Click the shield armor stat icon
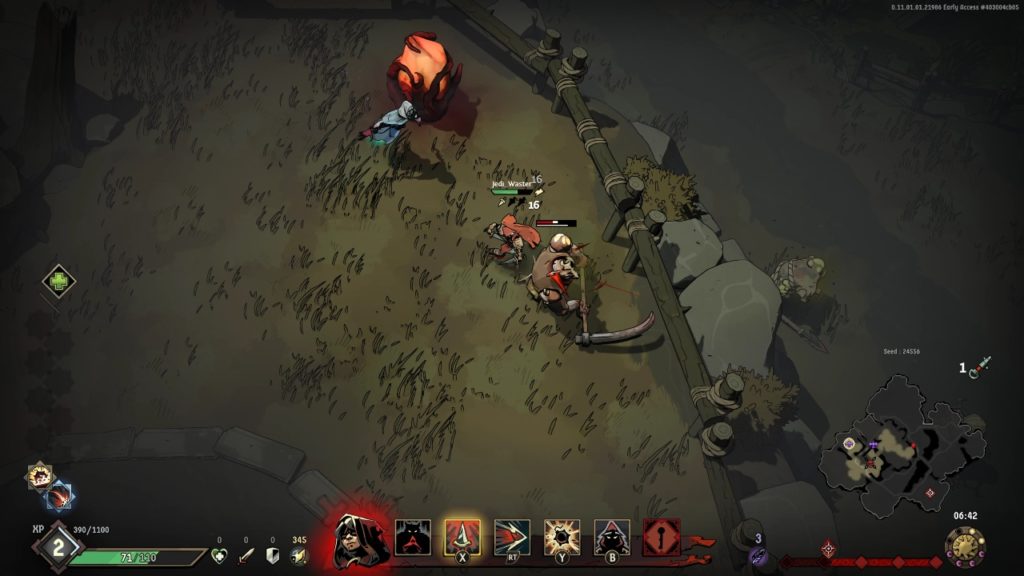1024x576 pixels. coord(272,556)
